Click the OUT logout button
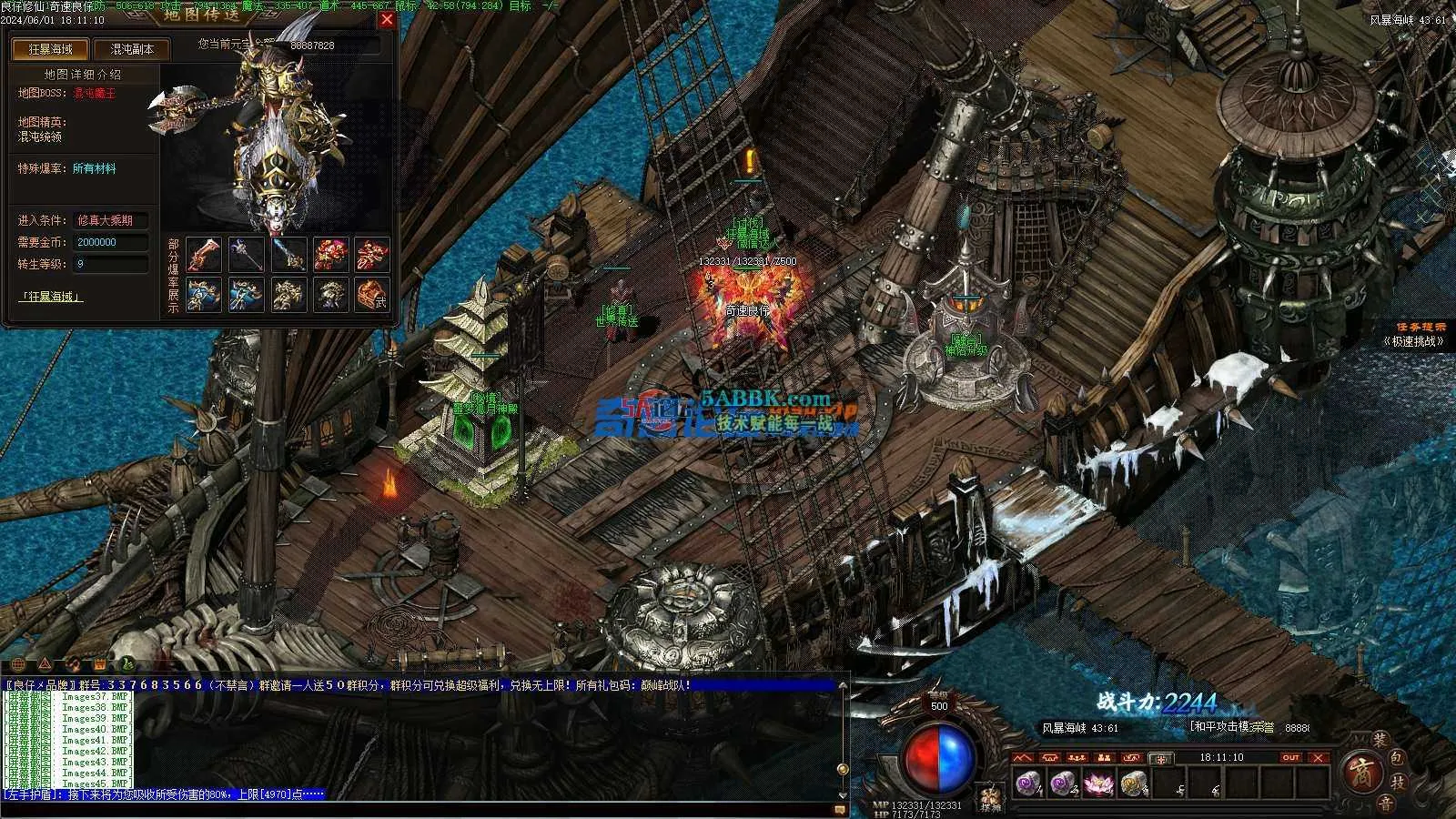 [1289, 757]
